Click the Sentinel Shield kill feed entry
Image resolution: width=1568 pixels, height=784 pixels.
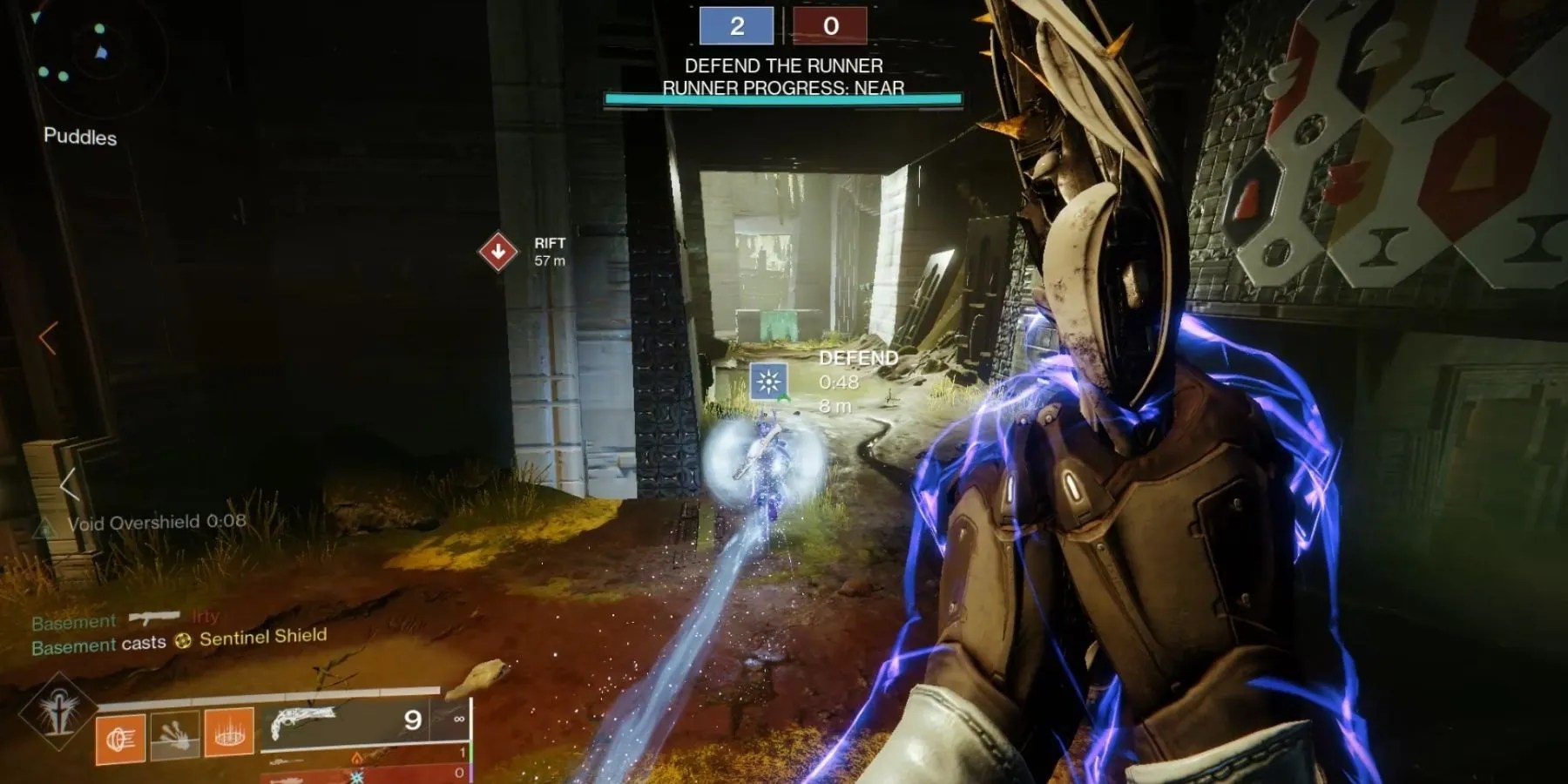tap(179, 641)
